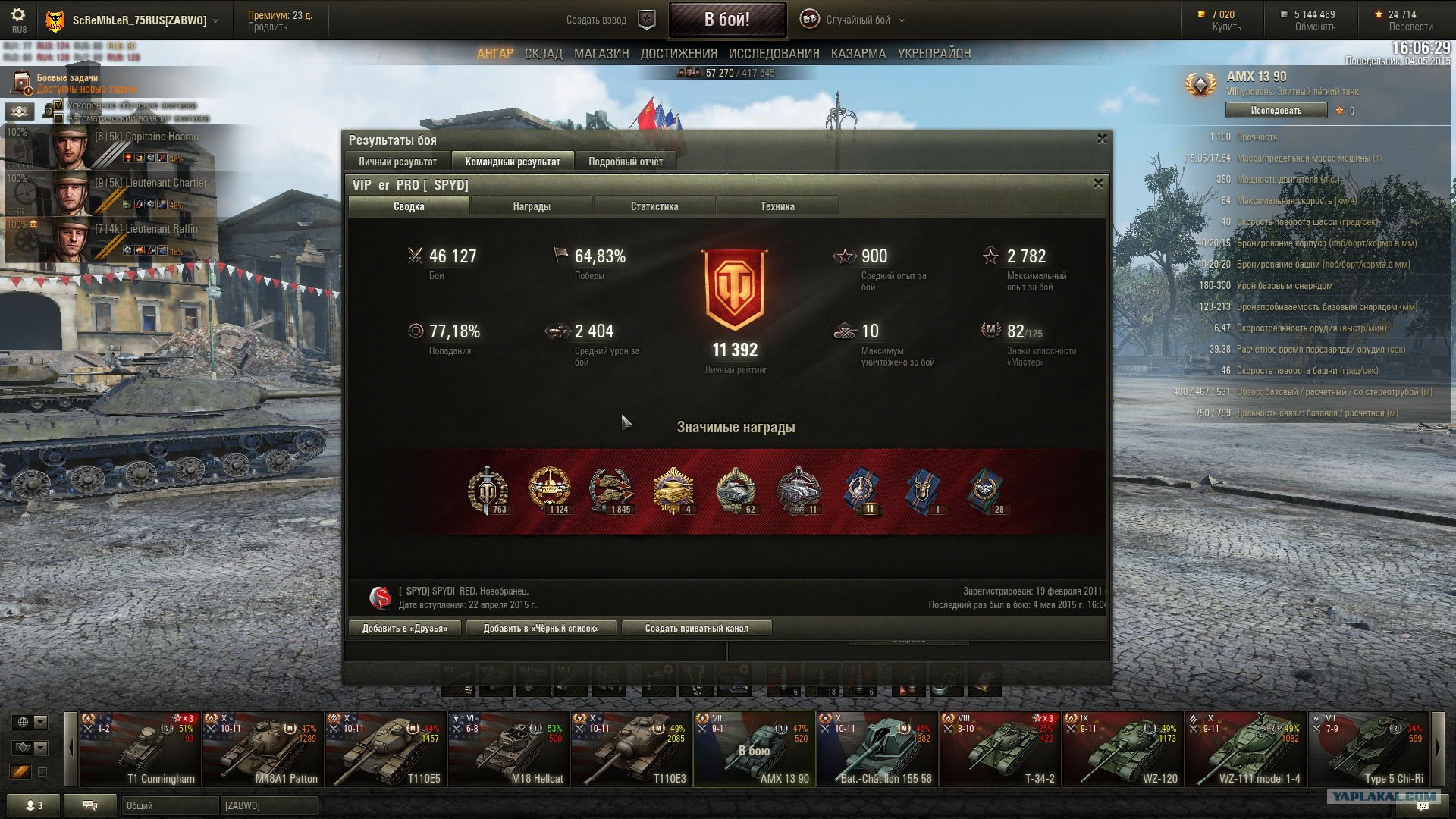Close the Результаты боя window

click(1102, 139)
